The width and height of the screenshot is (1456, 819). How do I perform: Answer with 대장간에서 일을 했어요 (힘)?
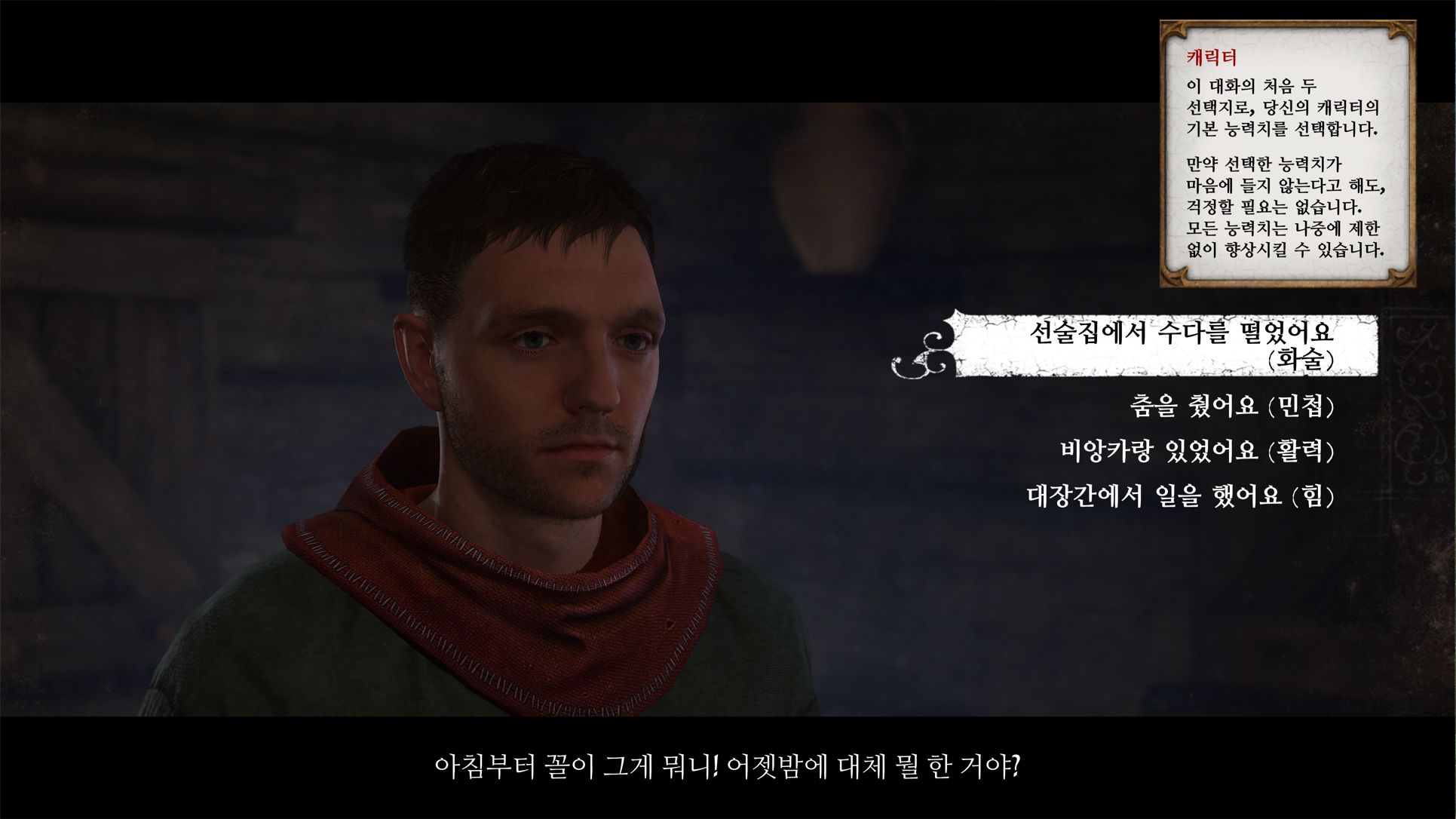1180,495
